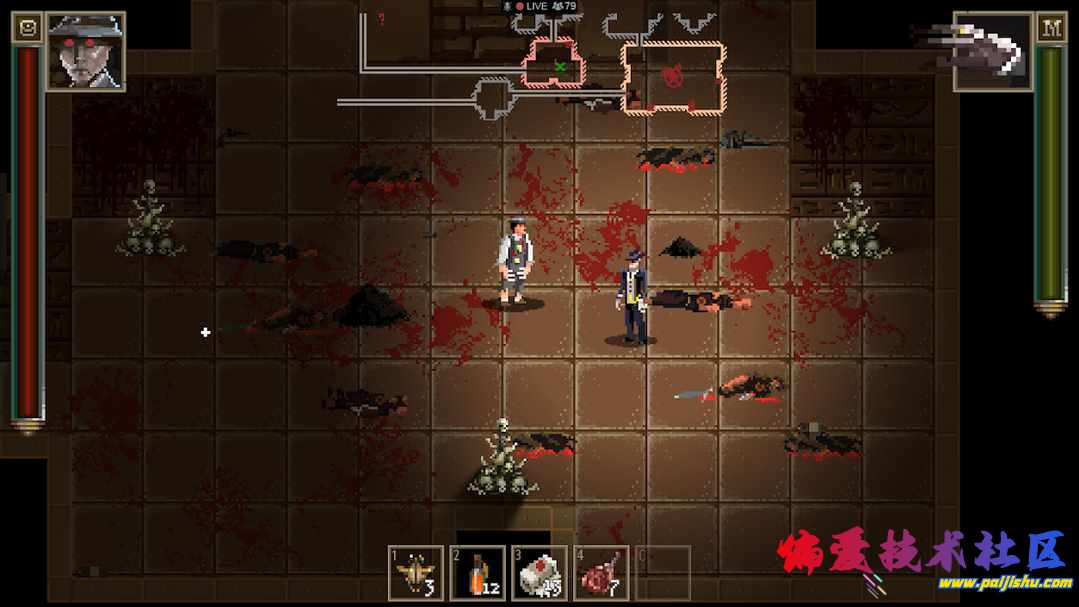
Task: Select the golden beetle hotbar slot
Action: point(415,574)
